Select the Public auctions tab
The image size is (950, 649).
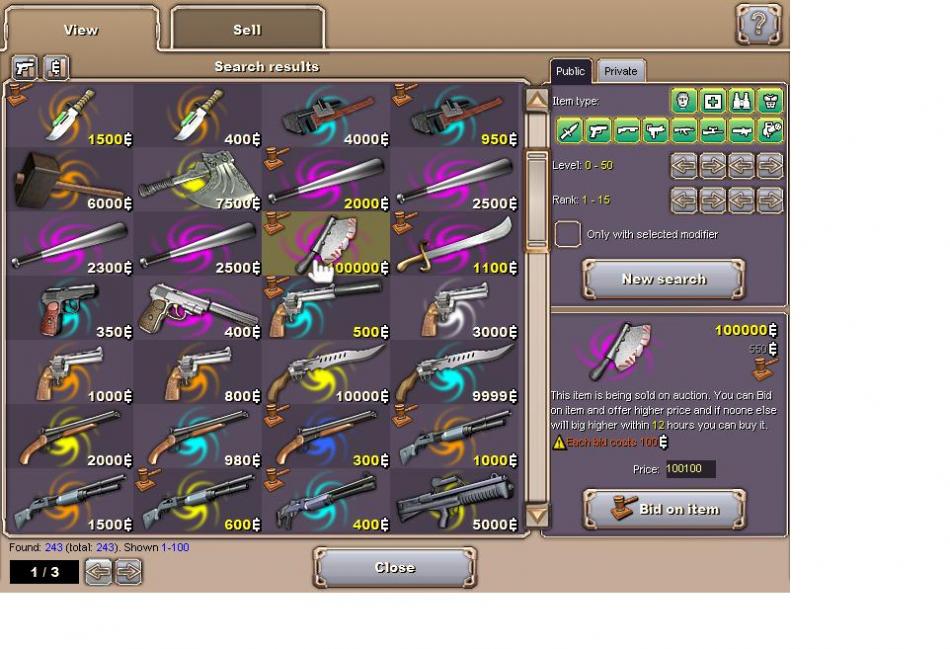pyautogui.click(x=570, y=71)
